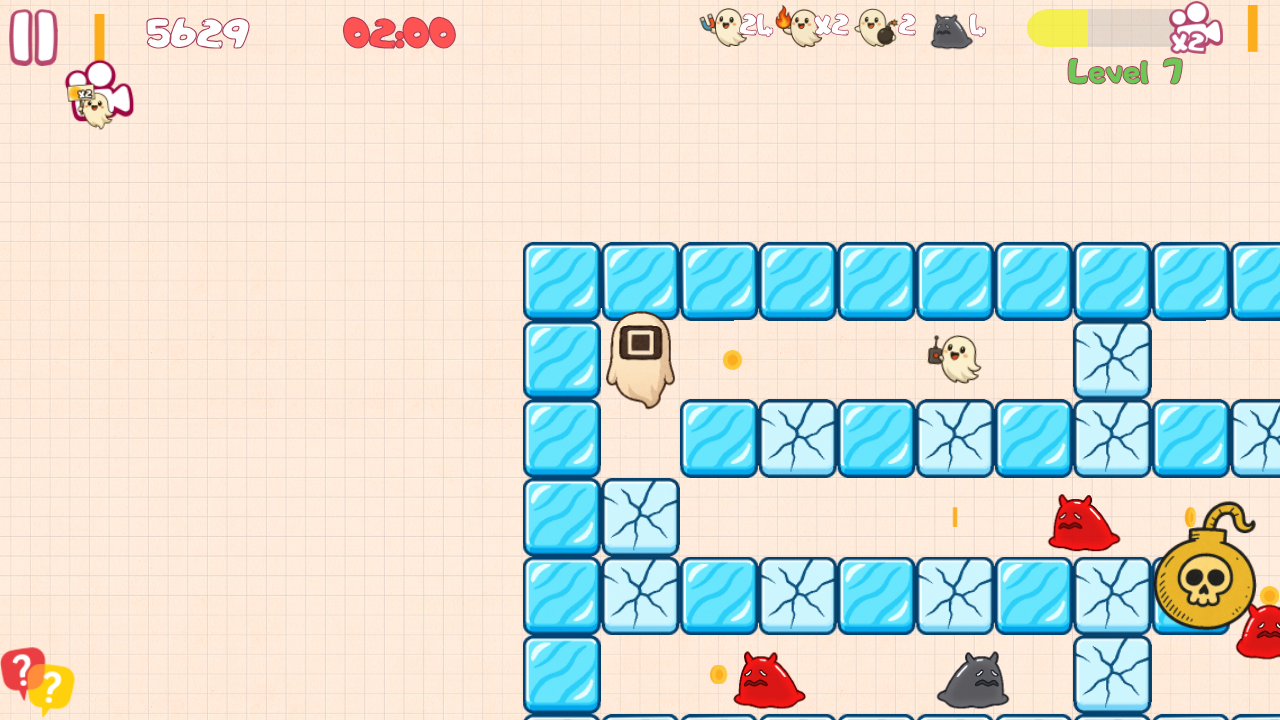
Task: Pause the game
Action: (36, 36)
